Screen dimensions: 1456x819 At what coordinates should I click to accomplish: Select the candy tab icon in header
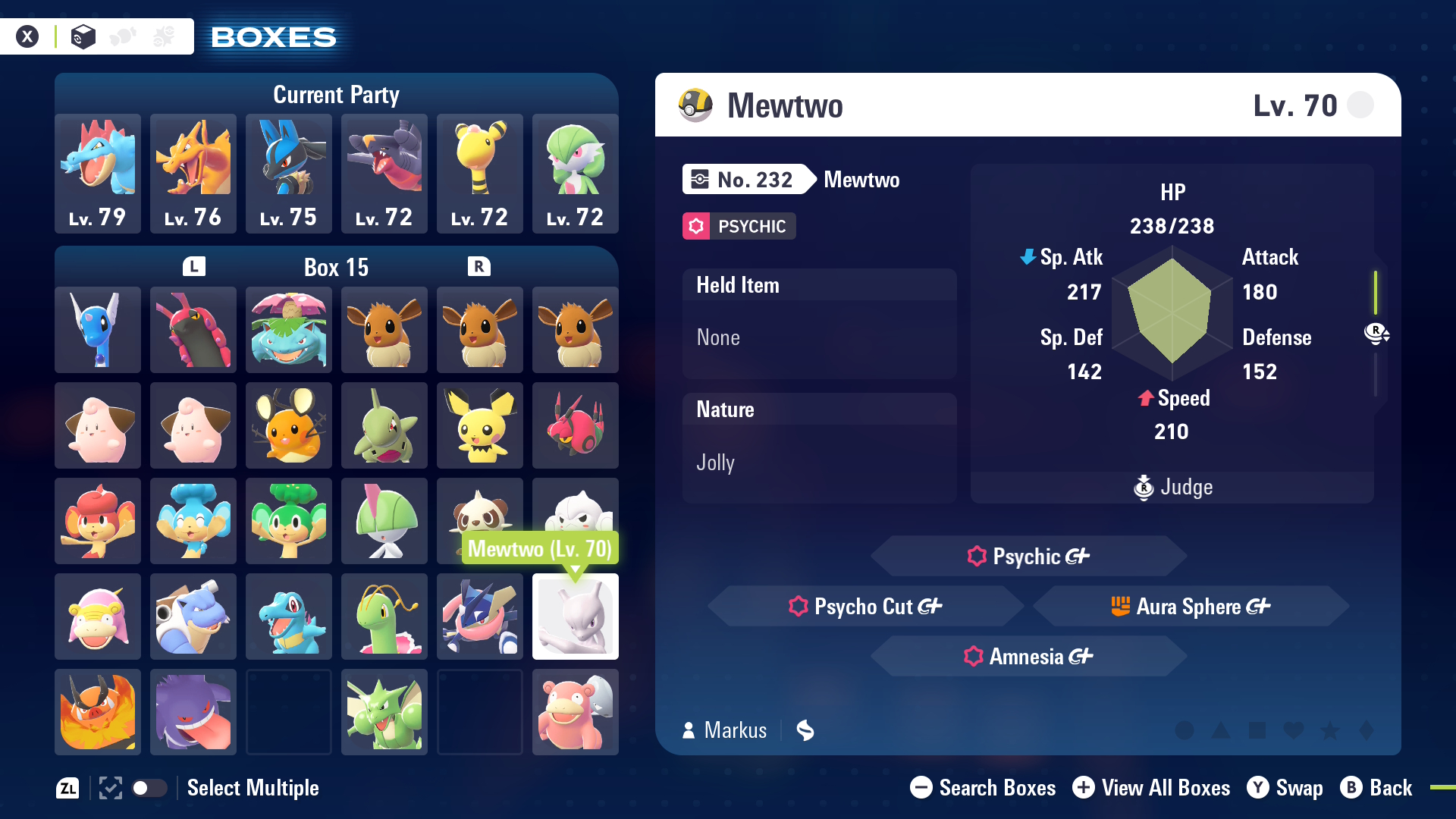[124, 35]
